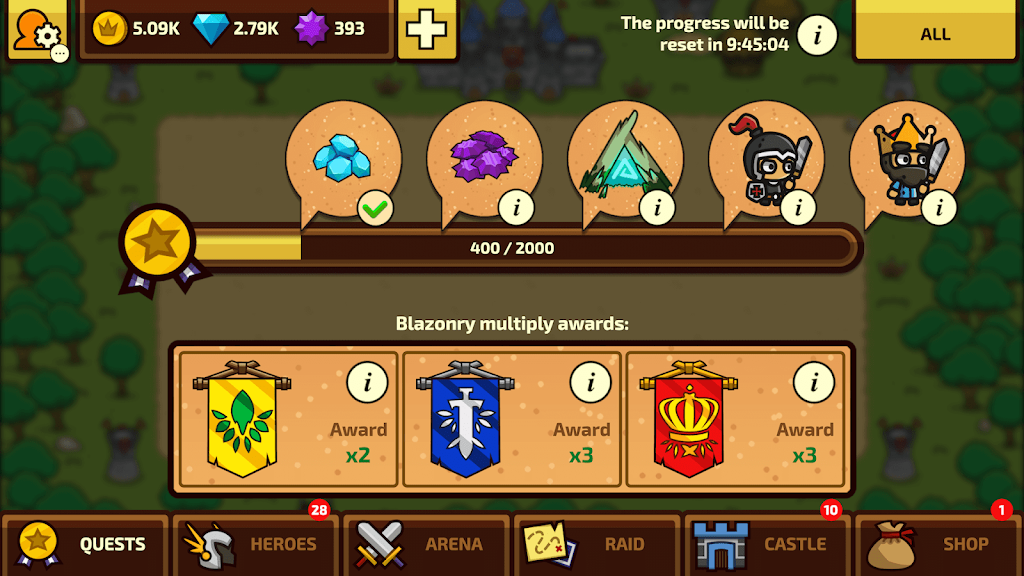Open the Heroes tab
This screenshot has width=1024, height=576.
(x=255, y=544)
